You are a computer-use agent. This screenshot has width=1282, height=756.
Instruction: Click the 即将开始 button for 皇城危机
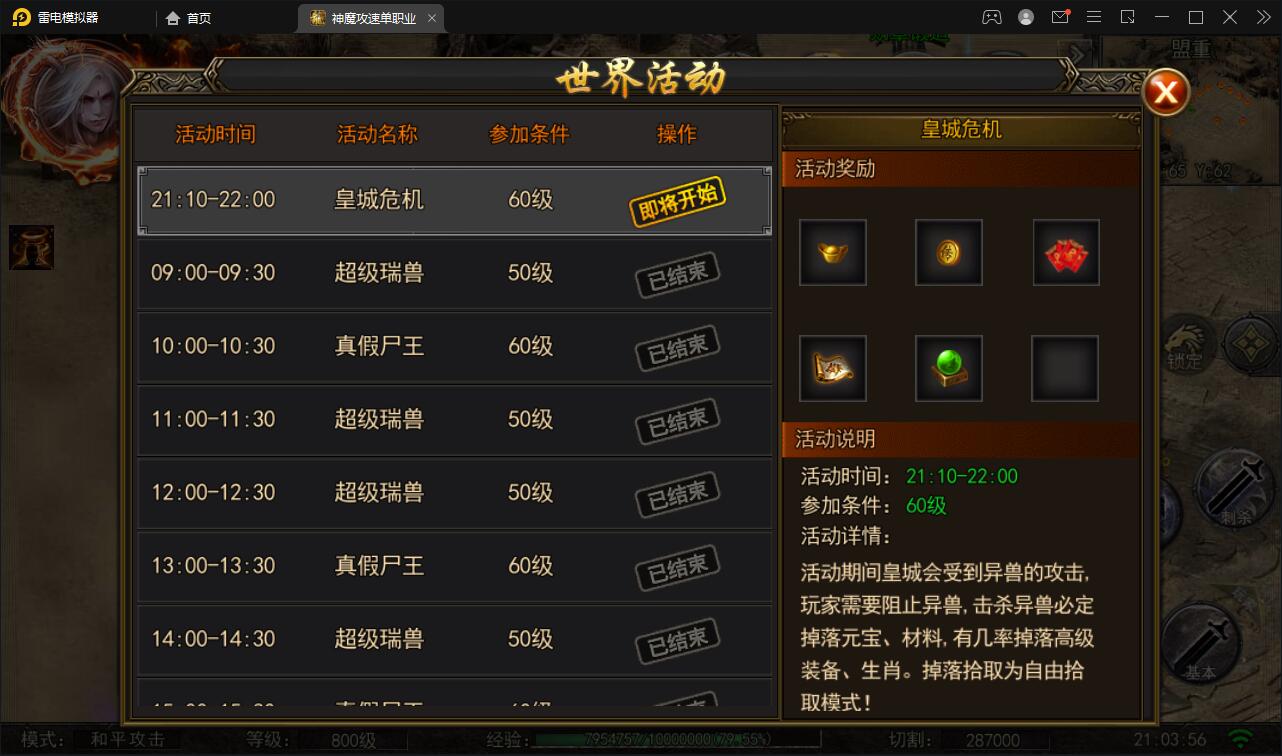coord(677,199)
